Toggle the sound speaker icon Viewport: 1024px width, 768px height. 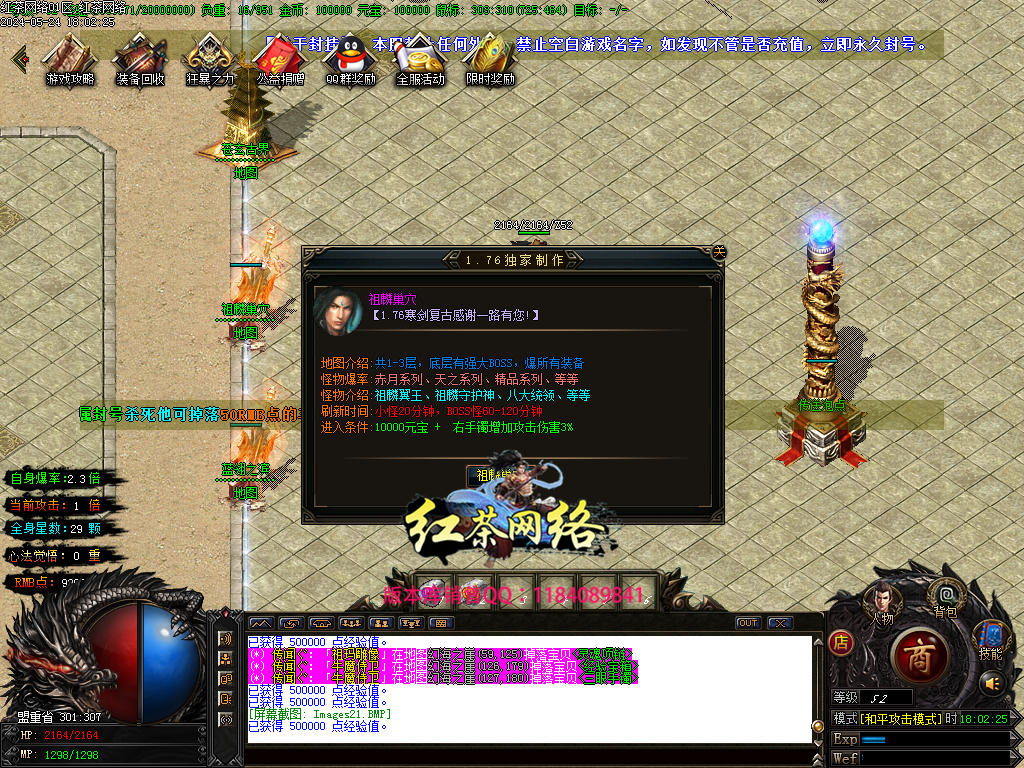pyautogui.click(x=992, y=683)
